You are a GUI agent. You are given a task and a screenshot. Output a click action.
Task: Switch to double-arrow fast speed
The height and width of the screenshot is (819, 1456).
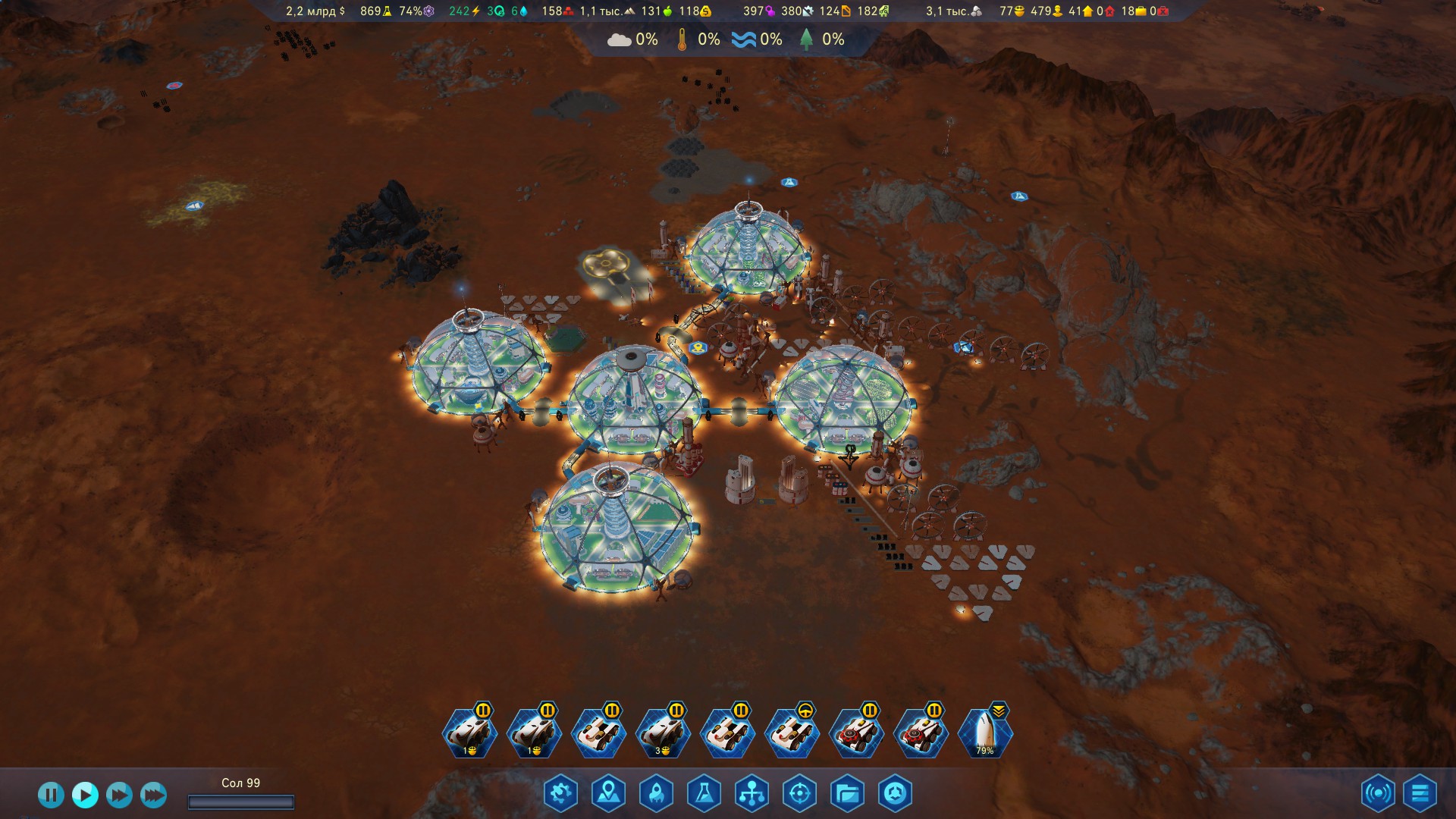tap(119, 795)
